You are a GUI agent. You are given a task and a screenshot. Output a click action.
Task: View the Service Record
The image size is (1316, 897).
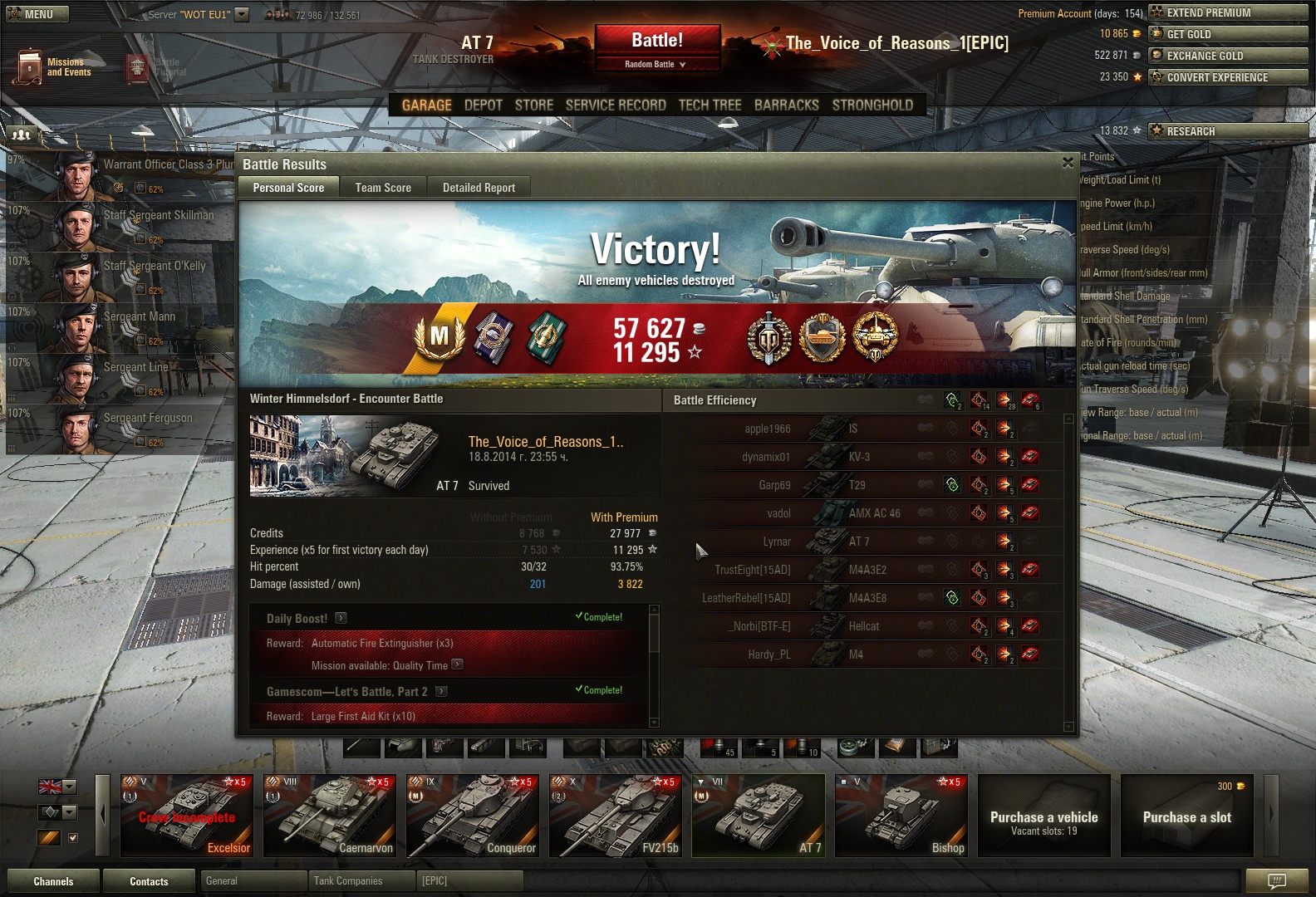coord(616,105)
